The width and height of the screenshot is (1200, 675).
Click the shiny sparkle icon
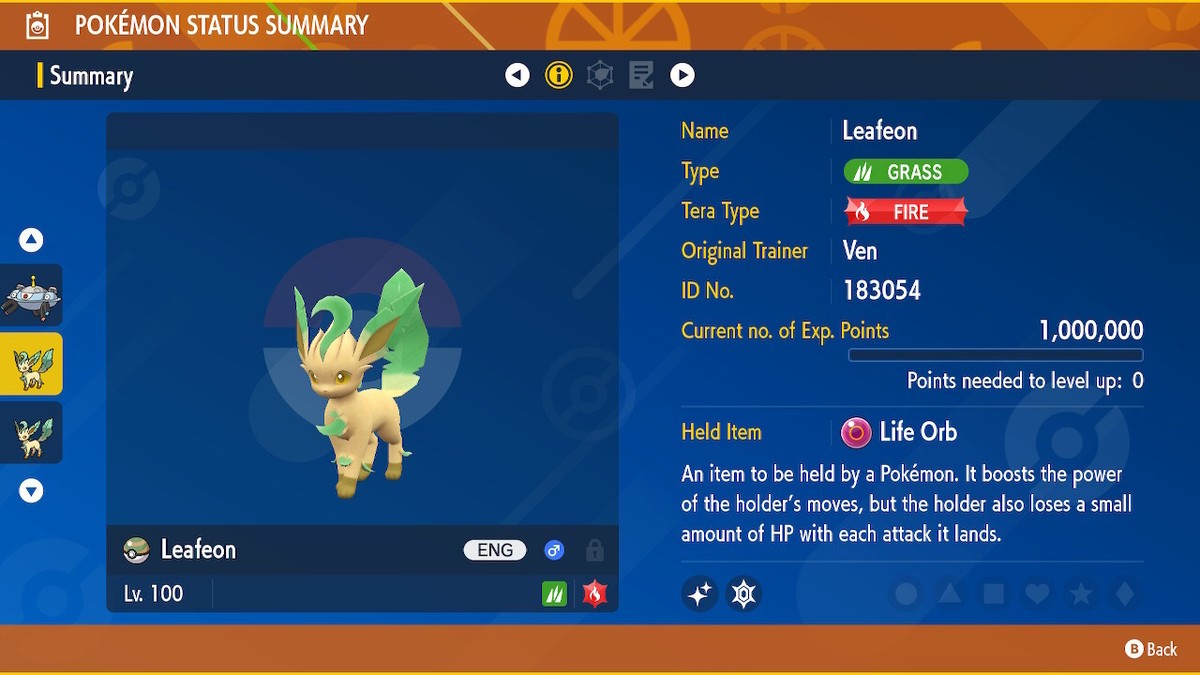(x=700, y=594)
